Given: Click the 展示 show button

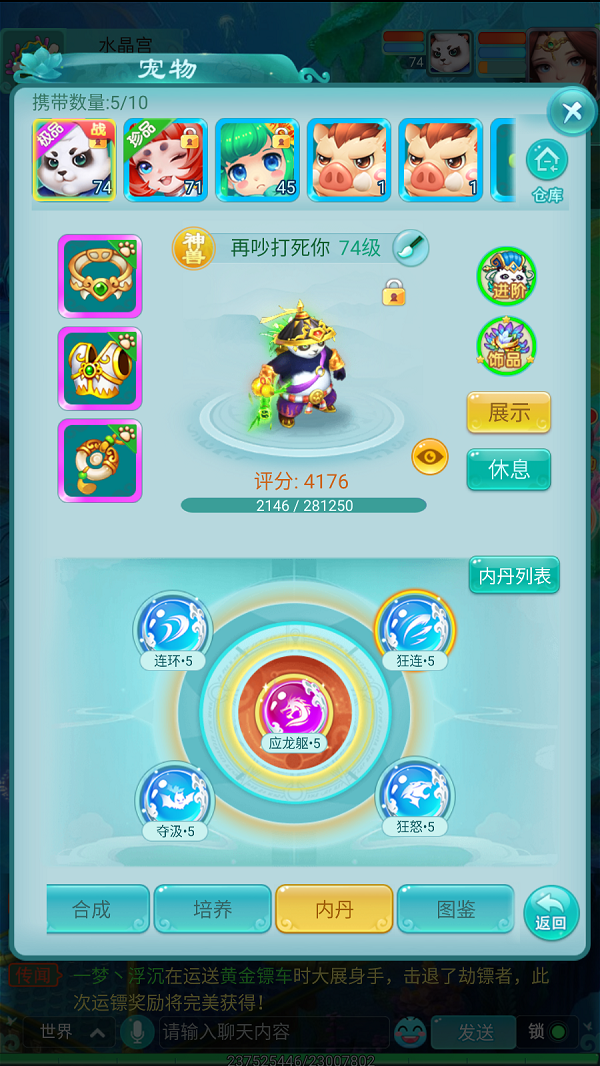Looking at the screenshot, I should [508, 412].
